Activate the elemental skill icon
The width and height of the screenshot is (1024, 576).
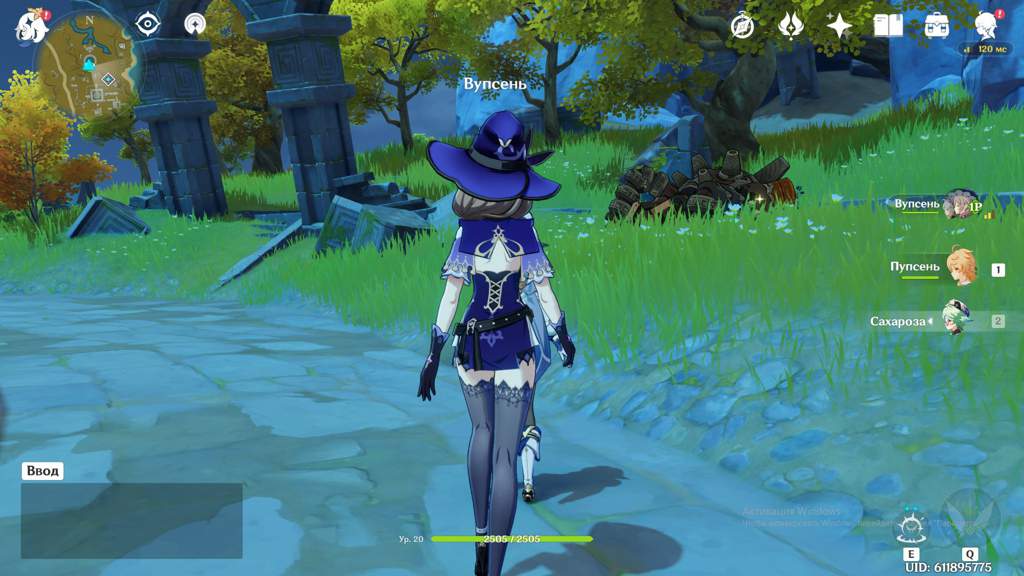pyautogui.click(x=911, y=525)
